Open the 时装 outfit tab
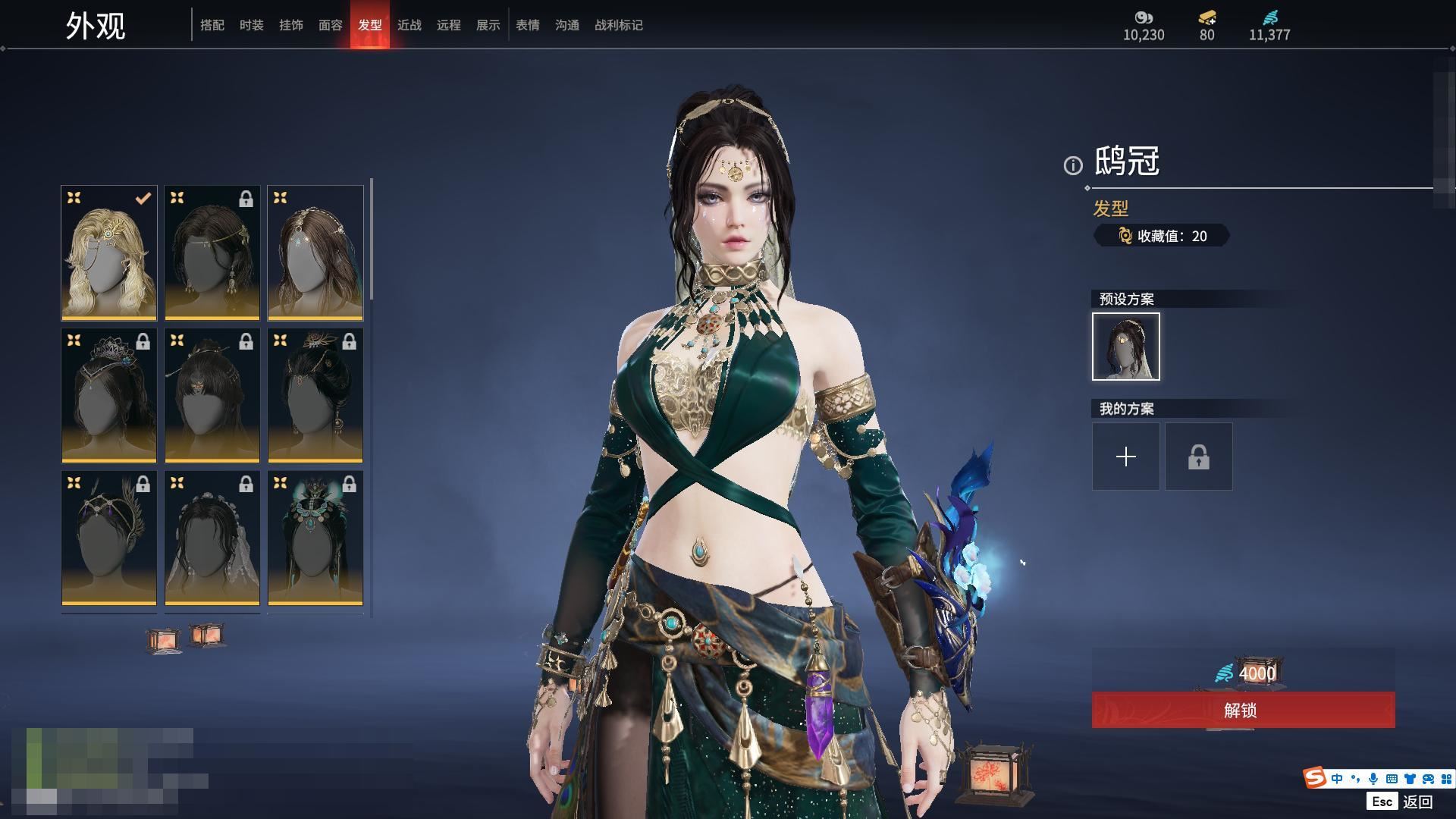The height and width of the screenshot is (819, 1456). (x=252, y=25)
